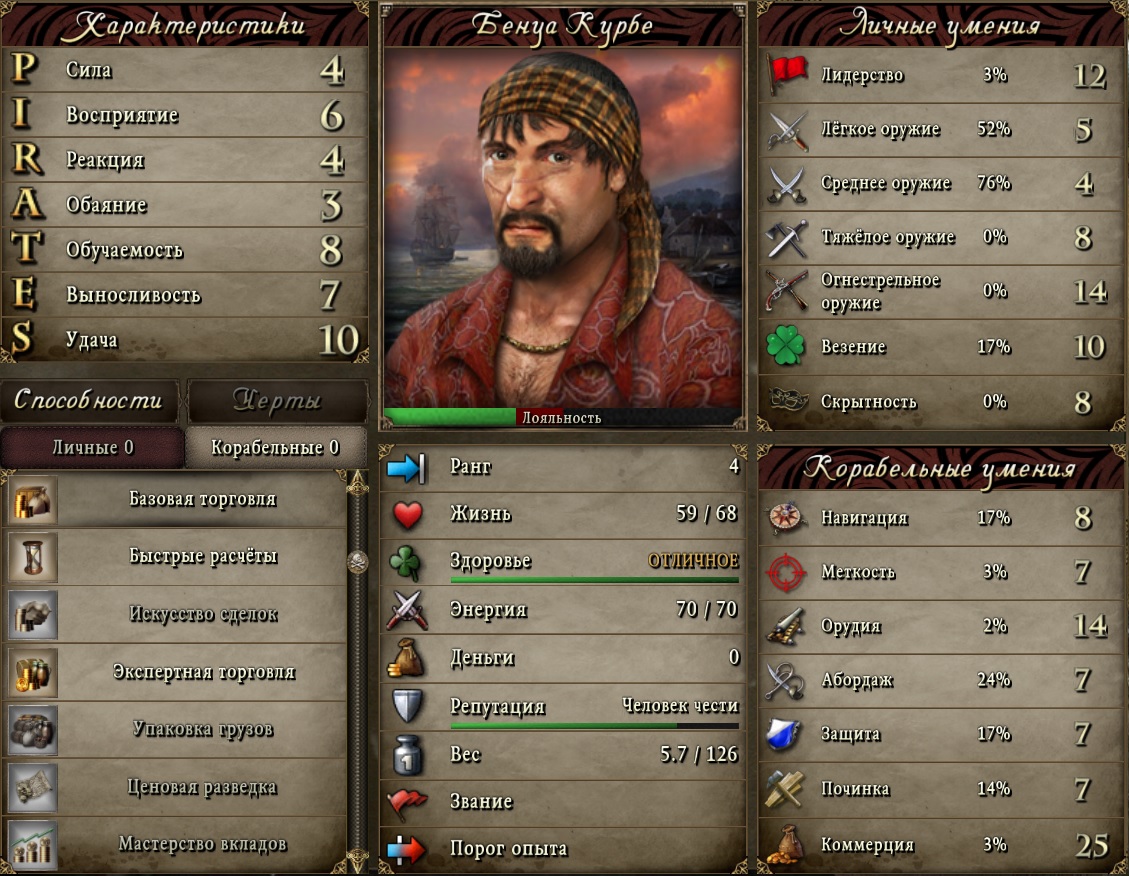The height and width of the screenshot is (876, 1129).
Task: Switch to the Способности tab
Action: [88, 401]
